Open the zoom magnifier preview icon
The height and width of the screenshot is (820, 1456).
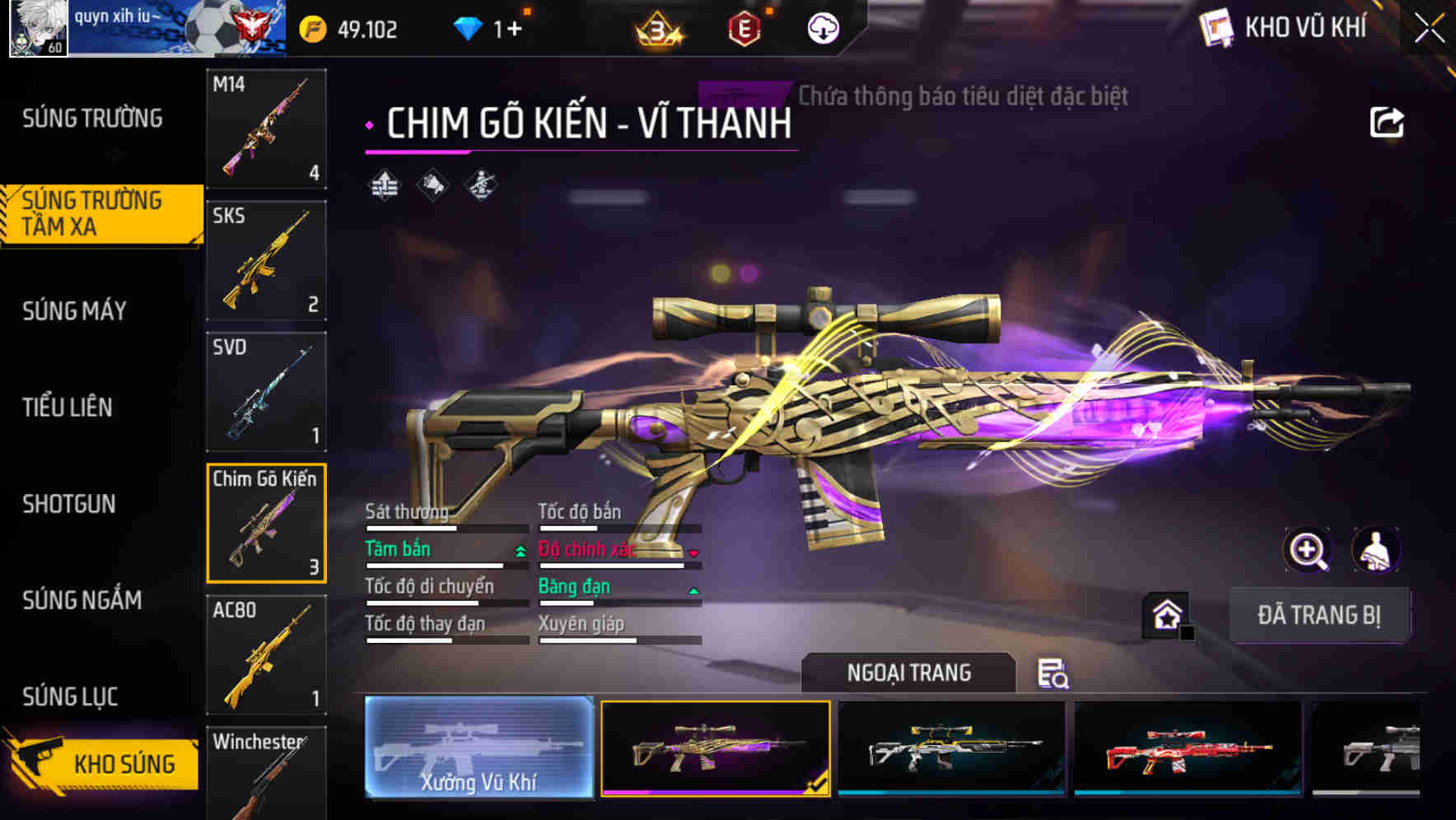[x=1308, y=550]
